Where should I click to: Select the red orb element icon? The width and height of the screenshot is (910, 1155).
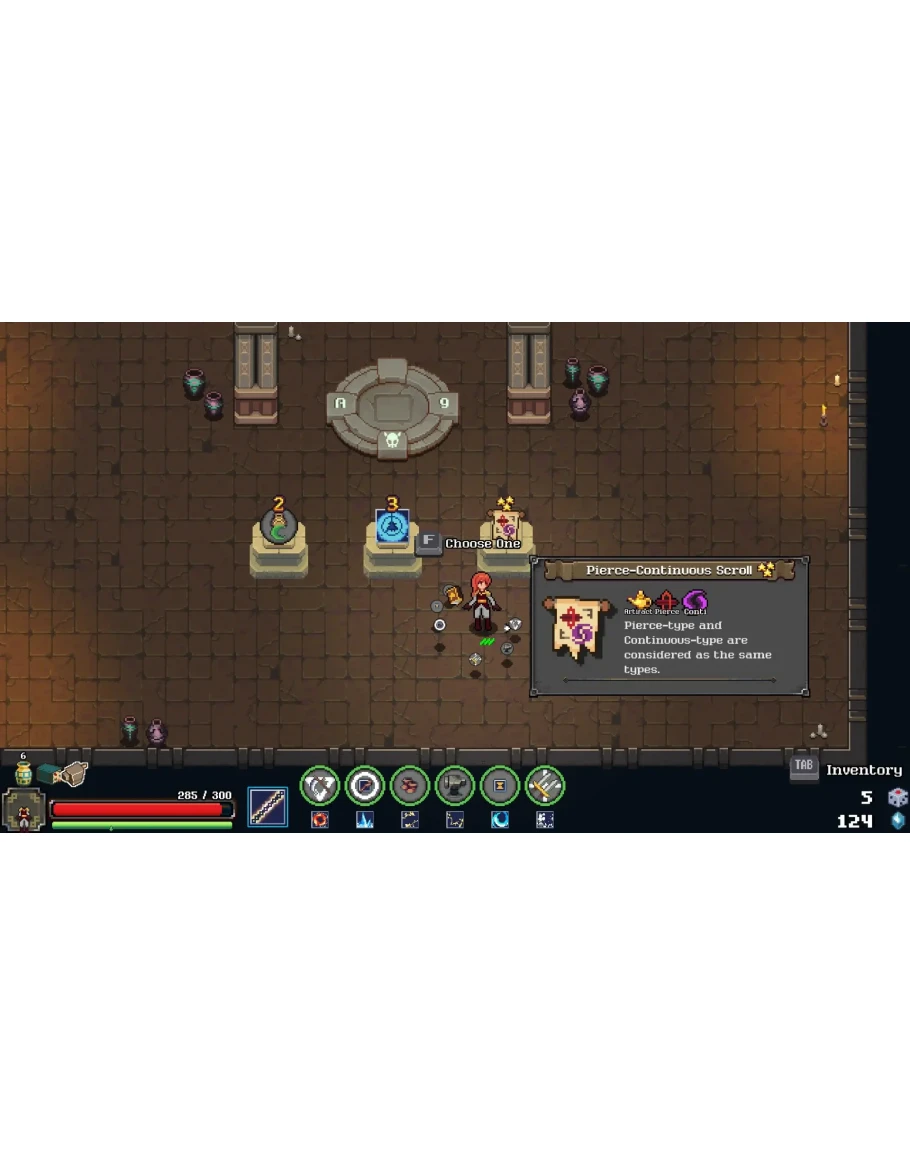pyautogui.click(x=320, y=820)
